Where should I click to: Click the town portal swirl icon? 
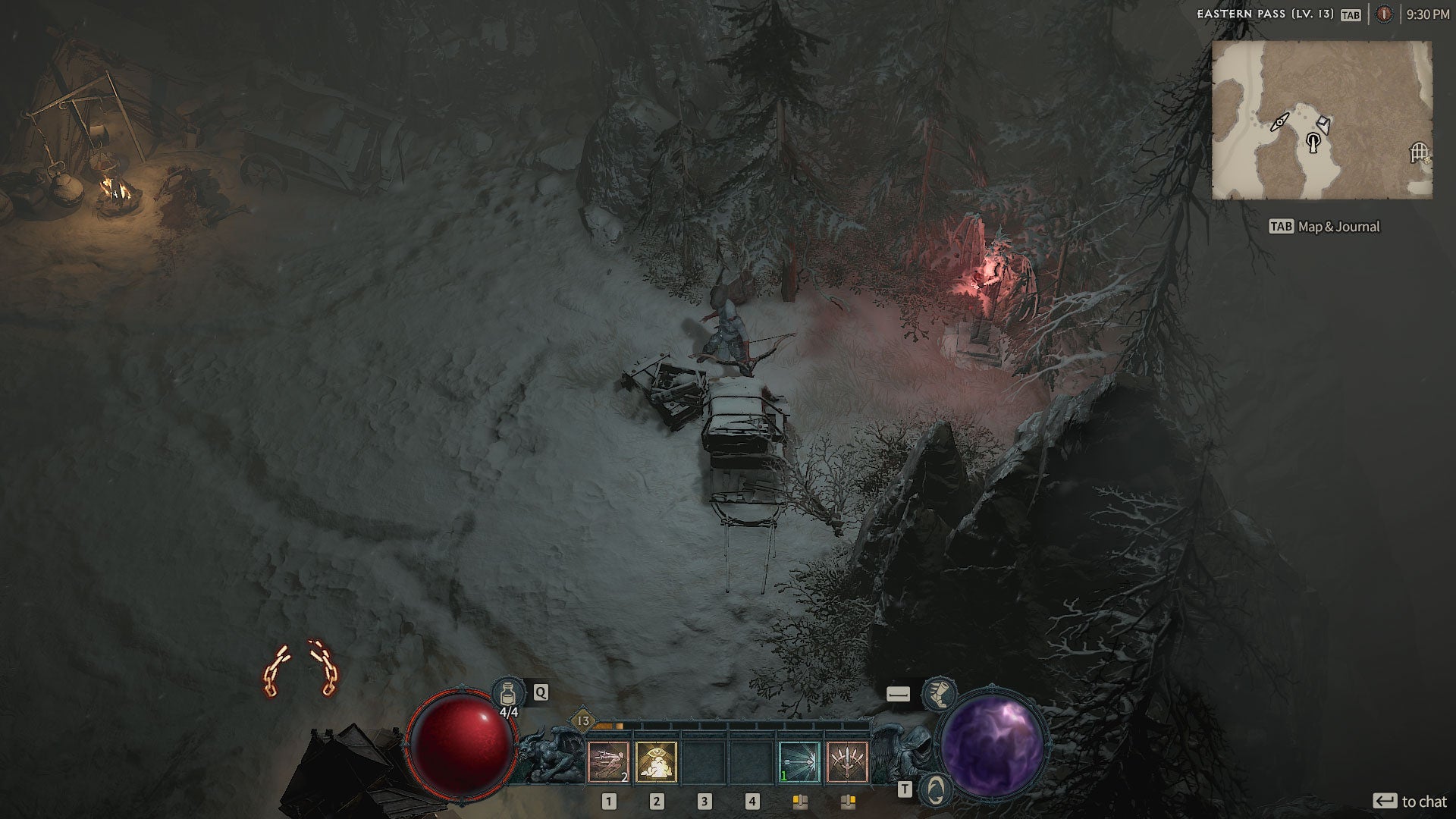pos(936,789)
